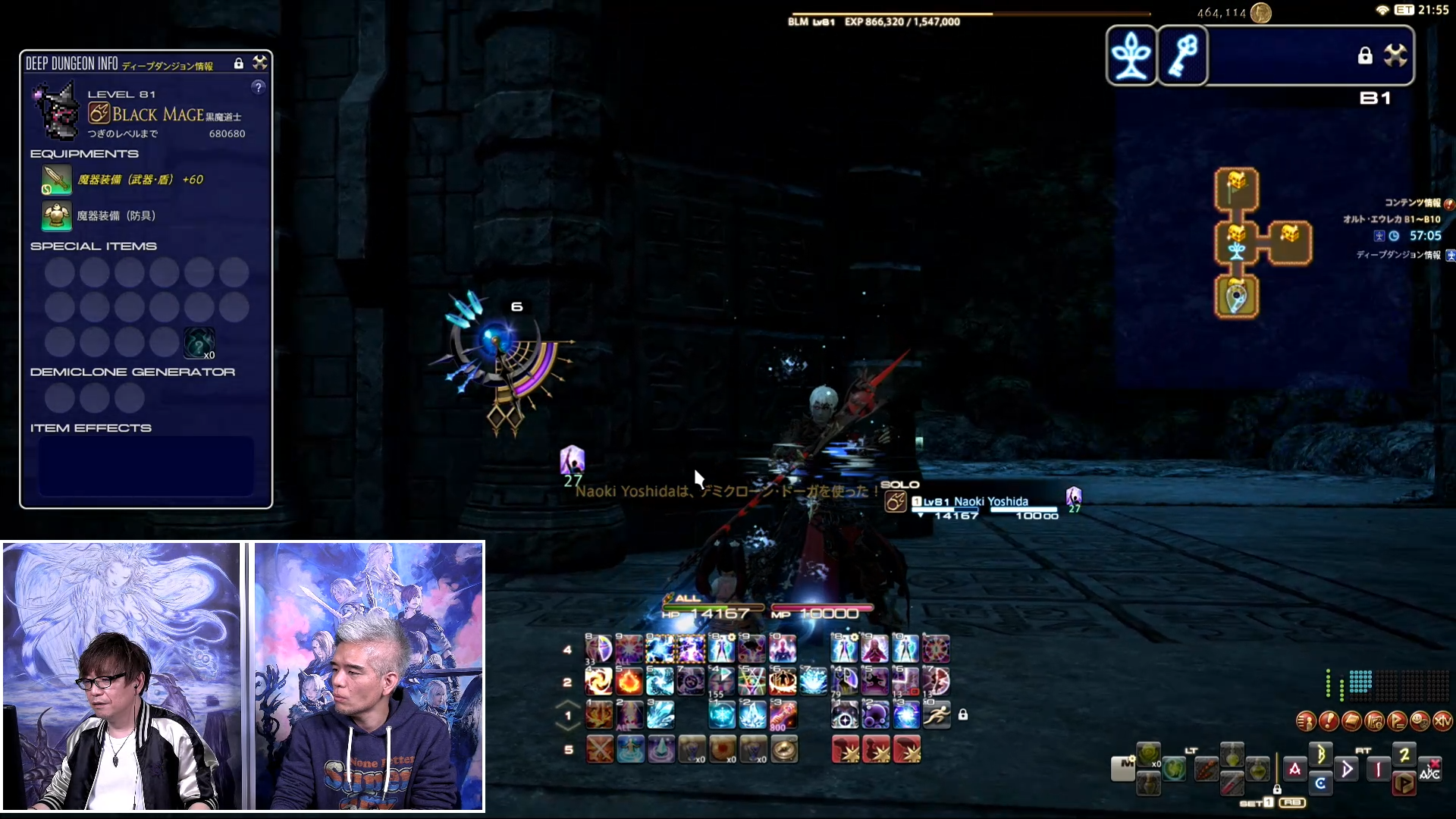Select the red letter A waymark
Screen dimensions: 1456x819
coord(1294,769)
